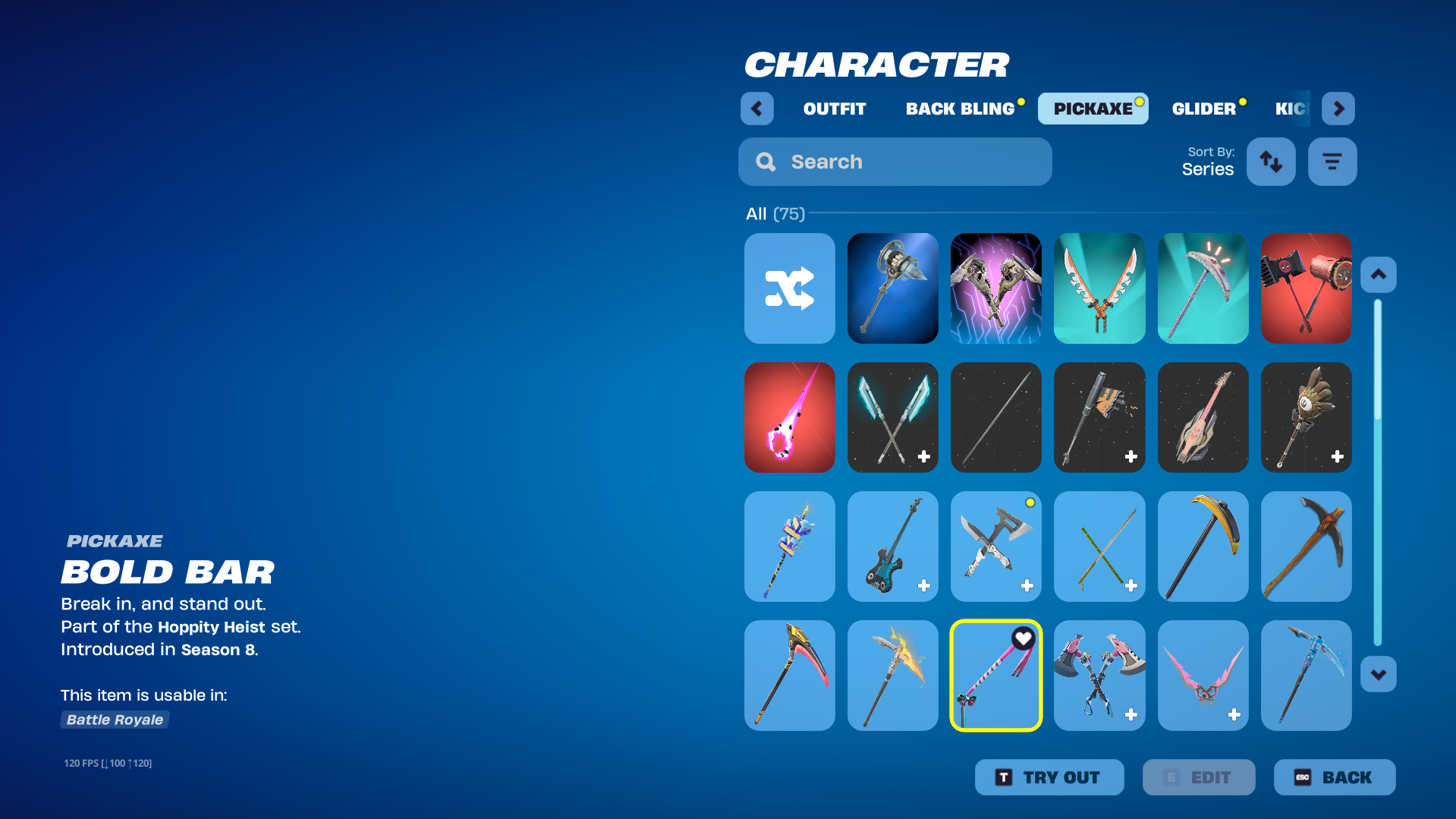Show previous category tabs with left arrow
Screen dimensions: 1456x819
(x=756, y=109)
